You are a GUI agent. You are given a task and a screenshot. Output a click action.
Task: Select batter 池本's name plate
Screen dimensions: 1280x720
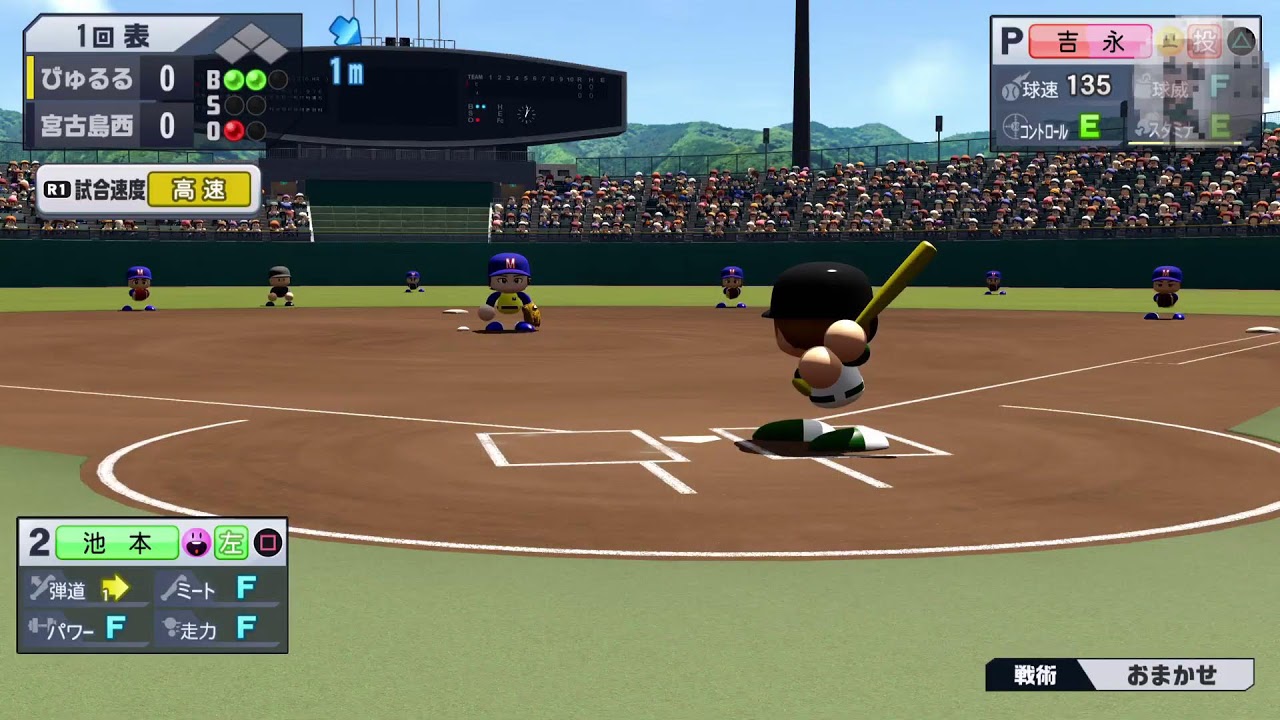pos(117,543)
